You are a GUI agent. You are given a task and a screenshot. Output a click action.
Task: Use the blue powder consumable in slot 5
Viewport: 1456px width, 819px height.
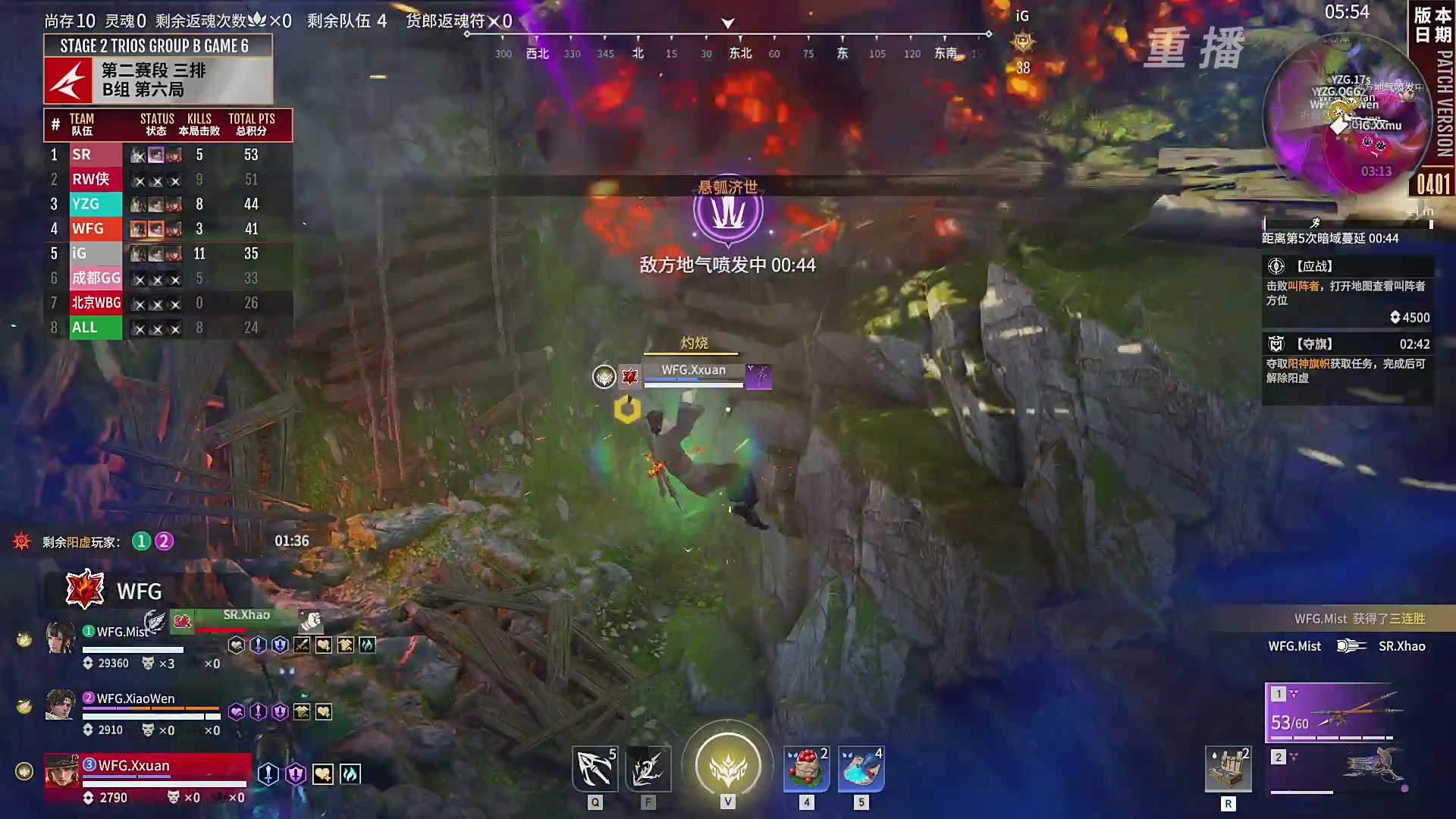click(860, 768)
